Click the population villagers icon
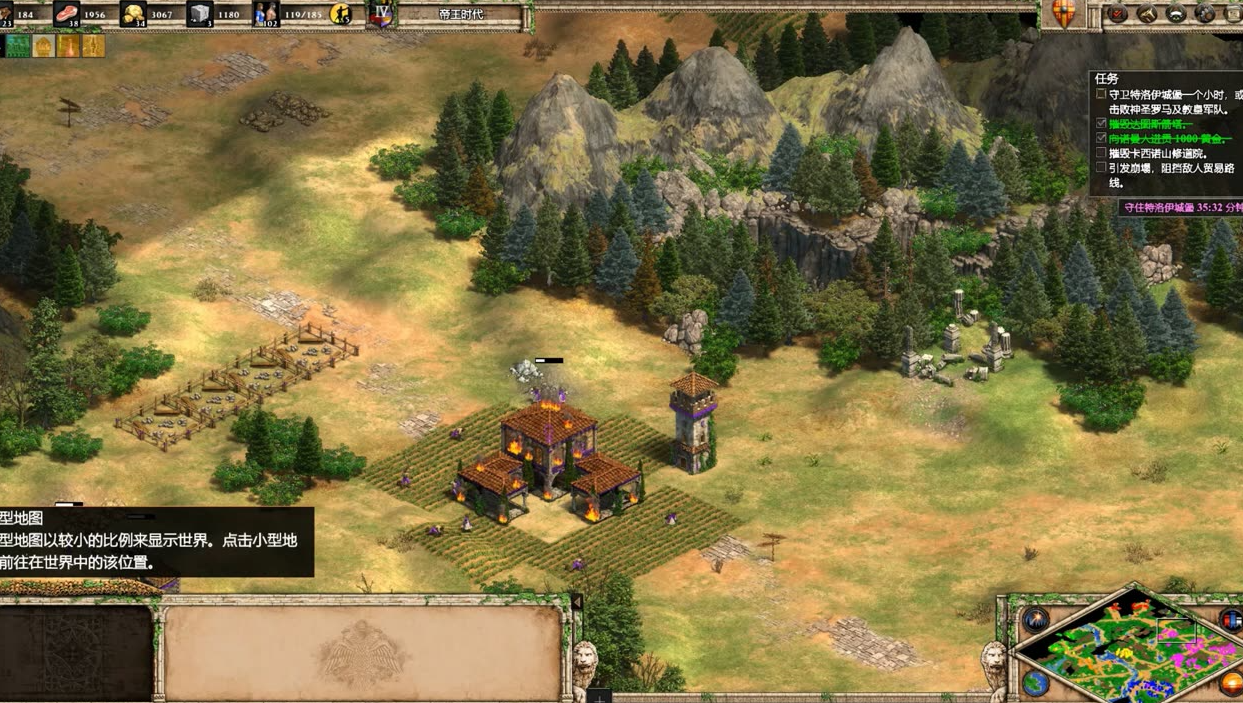1243x703 pixels. pyautogui.click(x=265, y=14)
